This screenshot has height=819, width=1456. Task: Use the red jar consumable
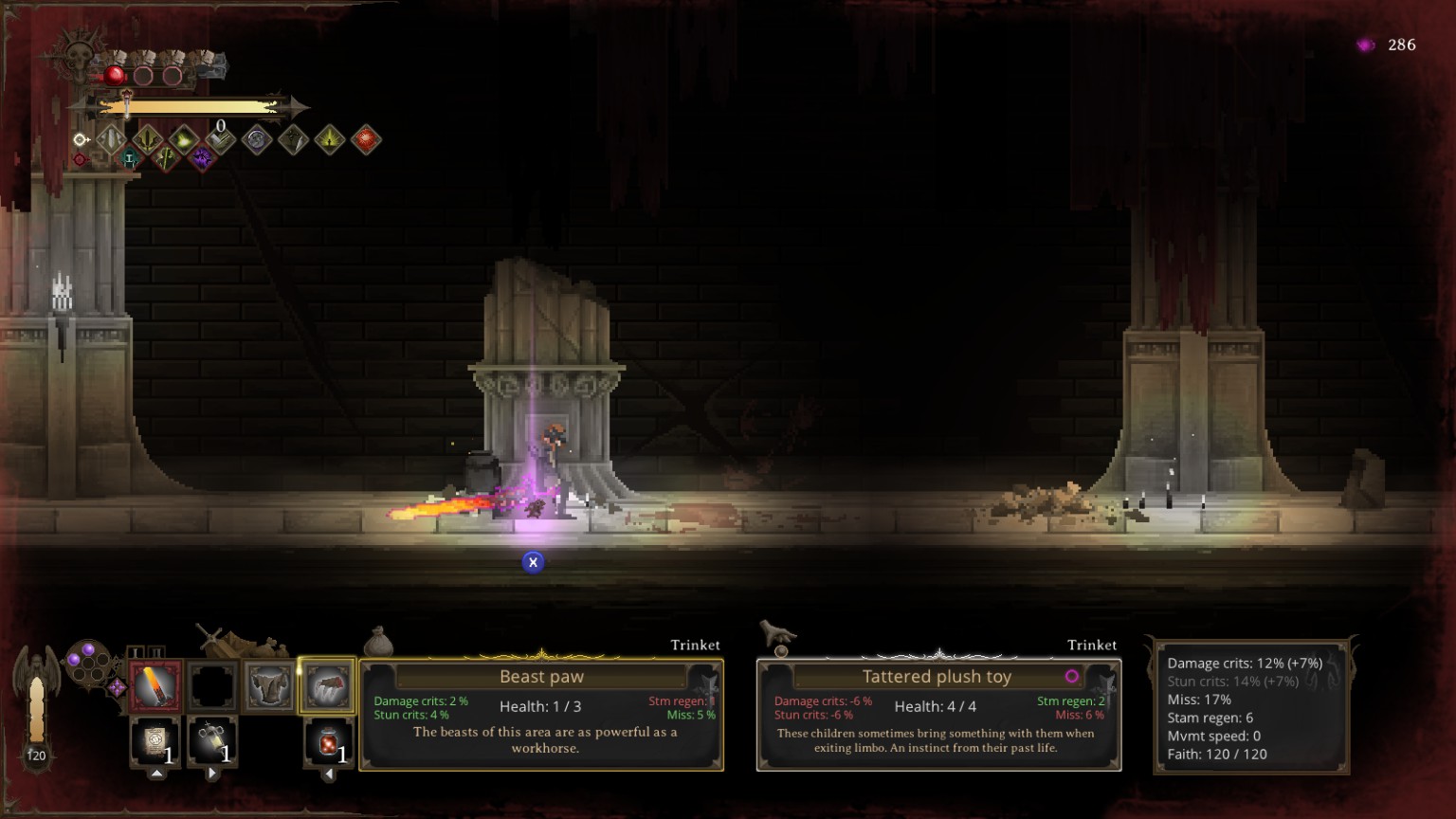pyautogui.click(x=328, y=741)
